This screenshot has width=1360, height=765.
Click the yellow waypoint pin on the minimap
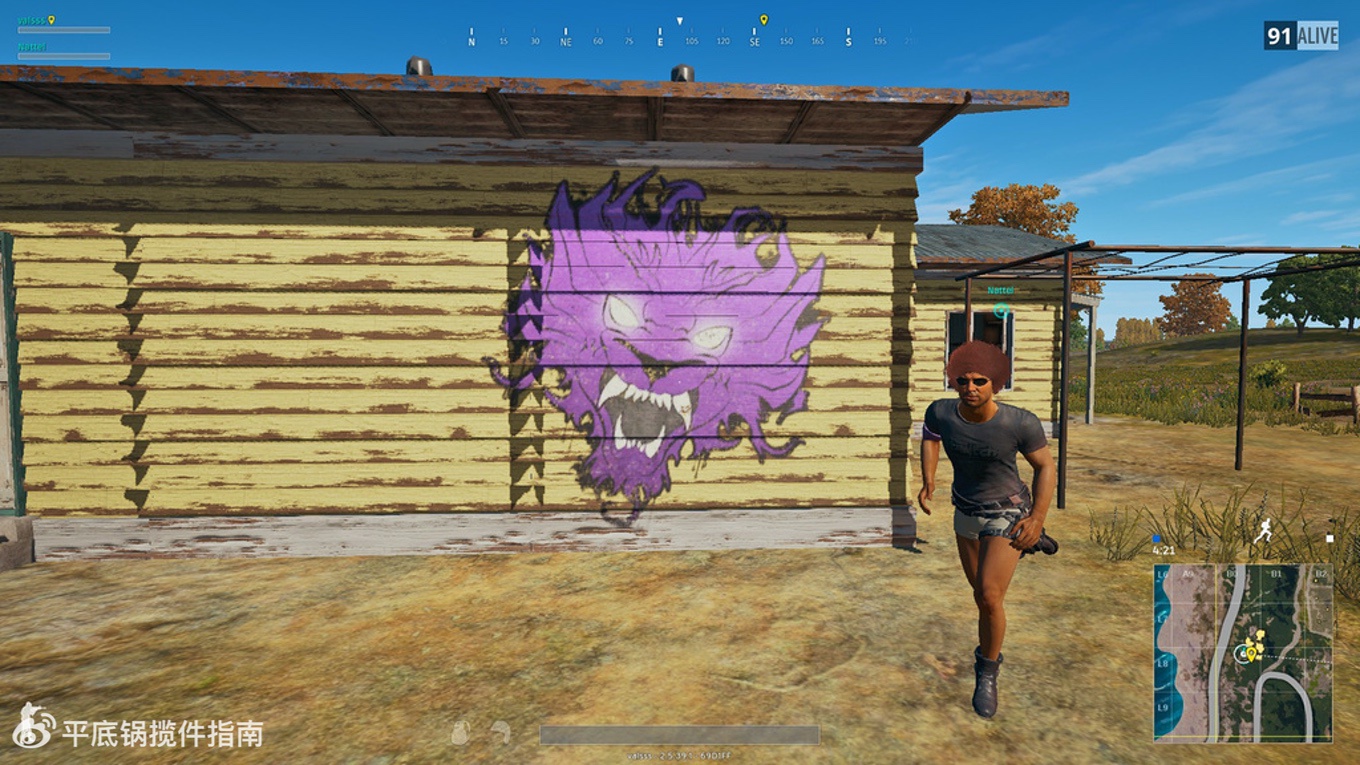pos(1250,654)
